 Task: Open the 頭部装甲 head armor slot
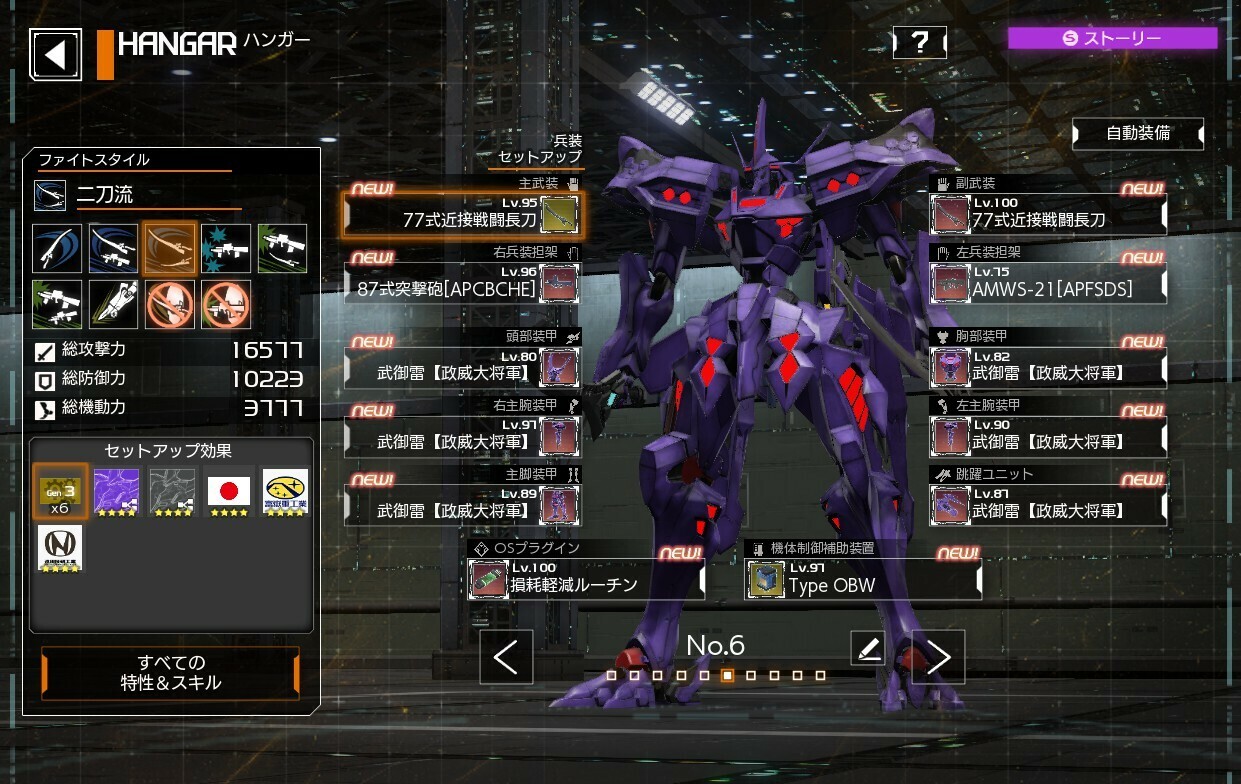coord(461,367)
